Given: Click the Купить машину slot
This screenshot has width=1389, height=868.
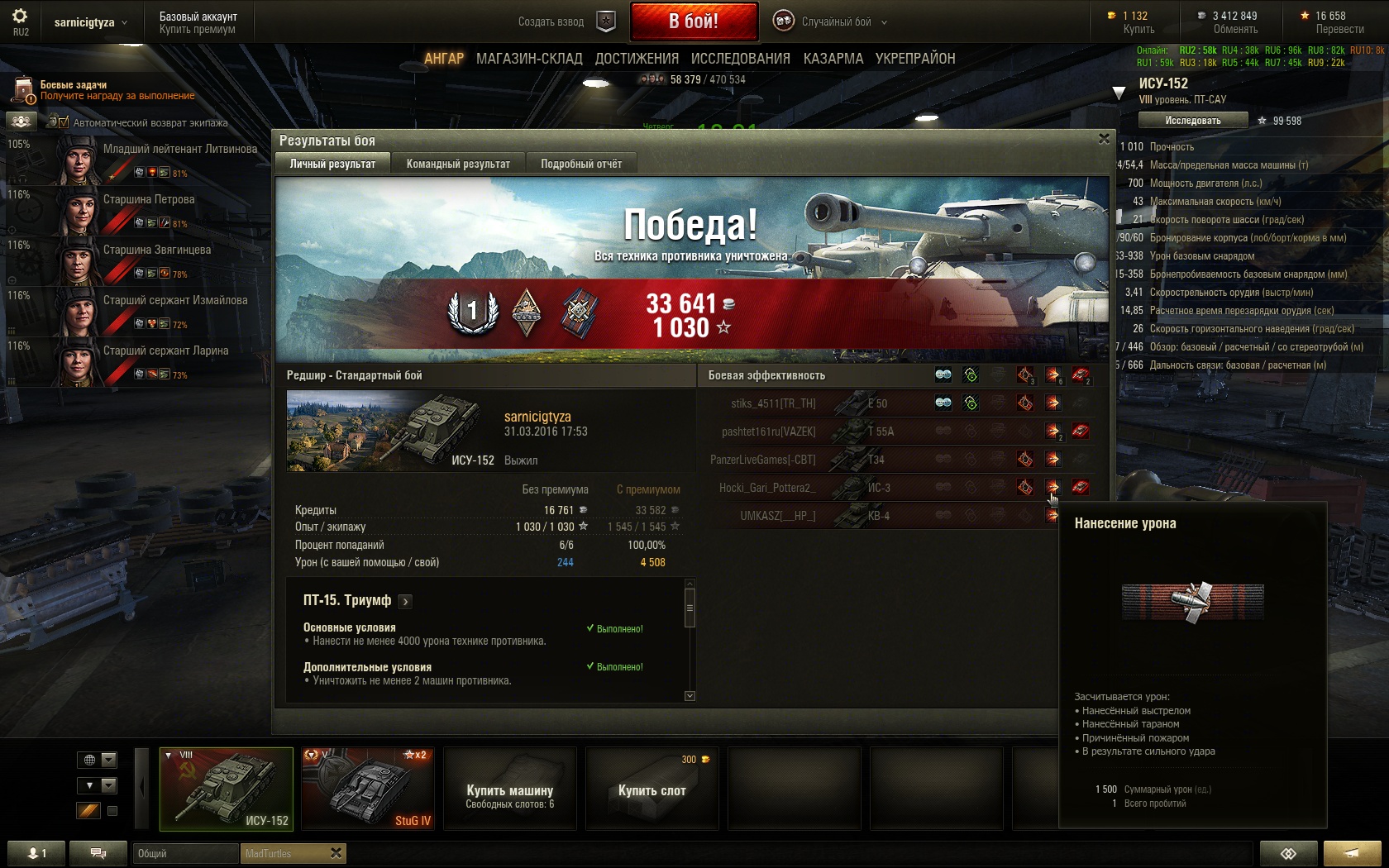Looking at the screenshot, I should 509,789.
